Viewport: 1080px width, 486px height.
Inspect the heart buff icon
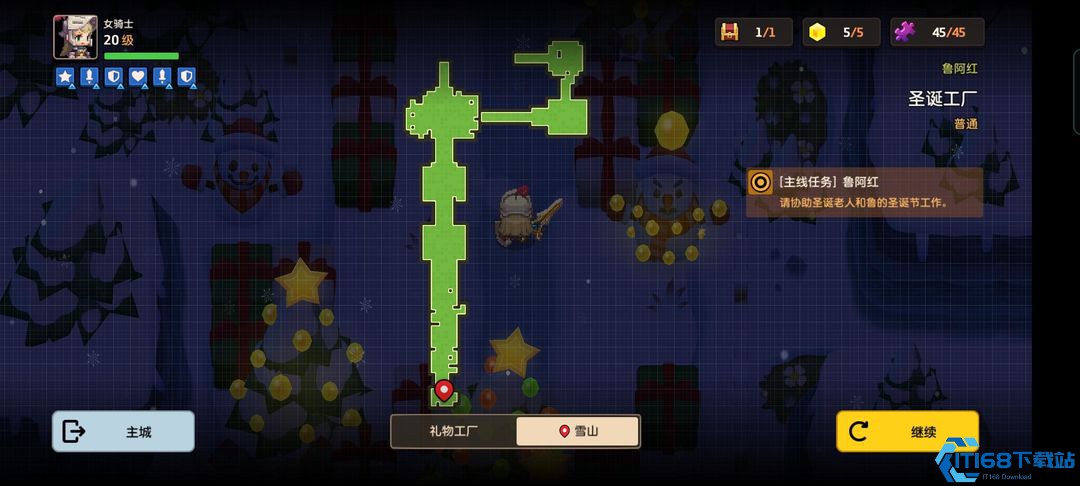[x=138, y=76]
